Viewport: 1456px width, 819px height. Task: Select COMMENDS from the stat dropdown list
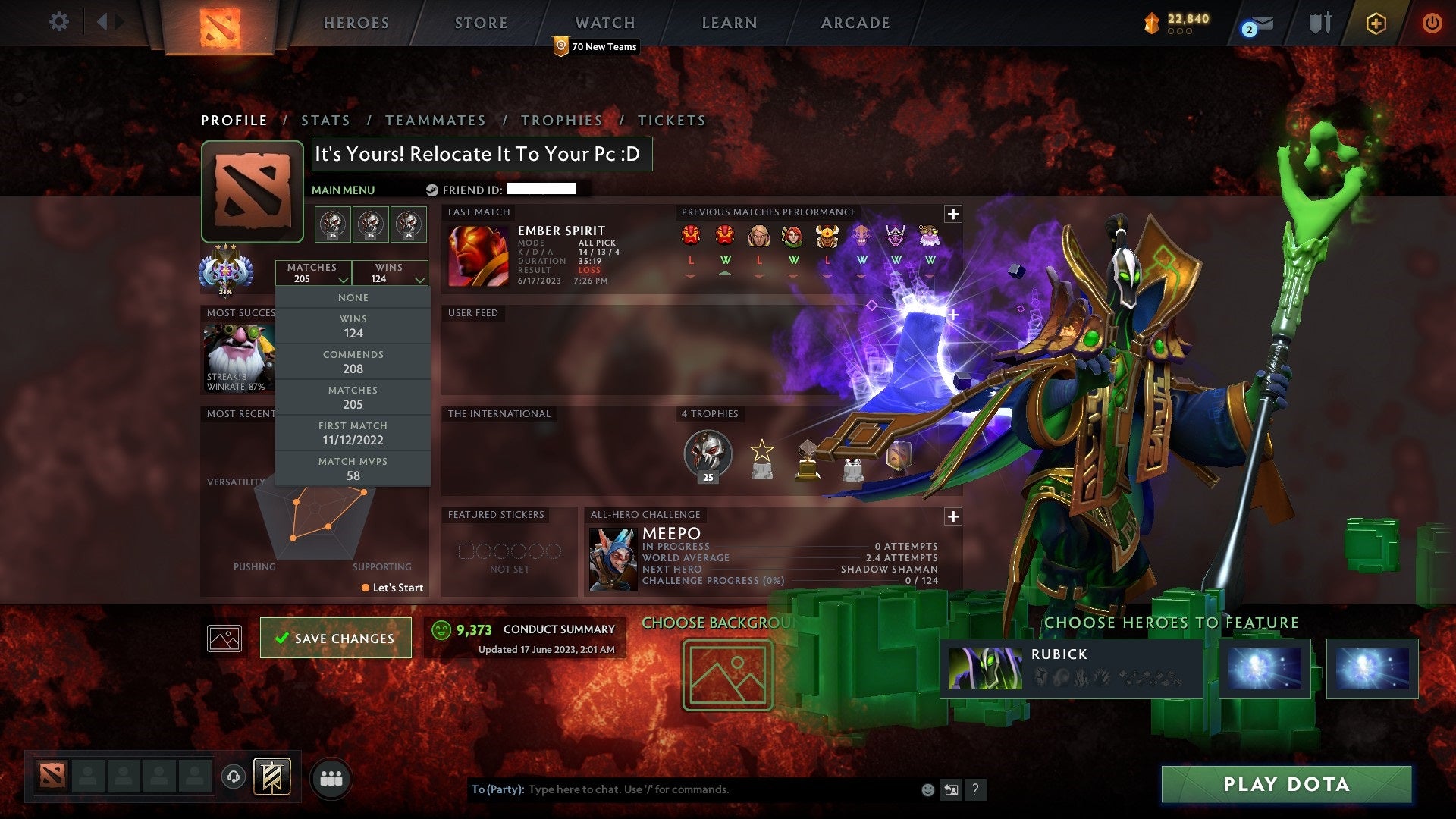(x=353, y=361)
